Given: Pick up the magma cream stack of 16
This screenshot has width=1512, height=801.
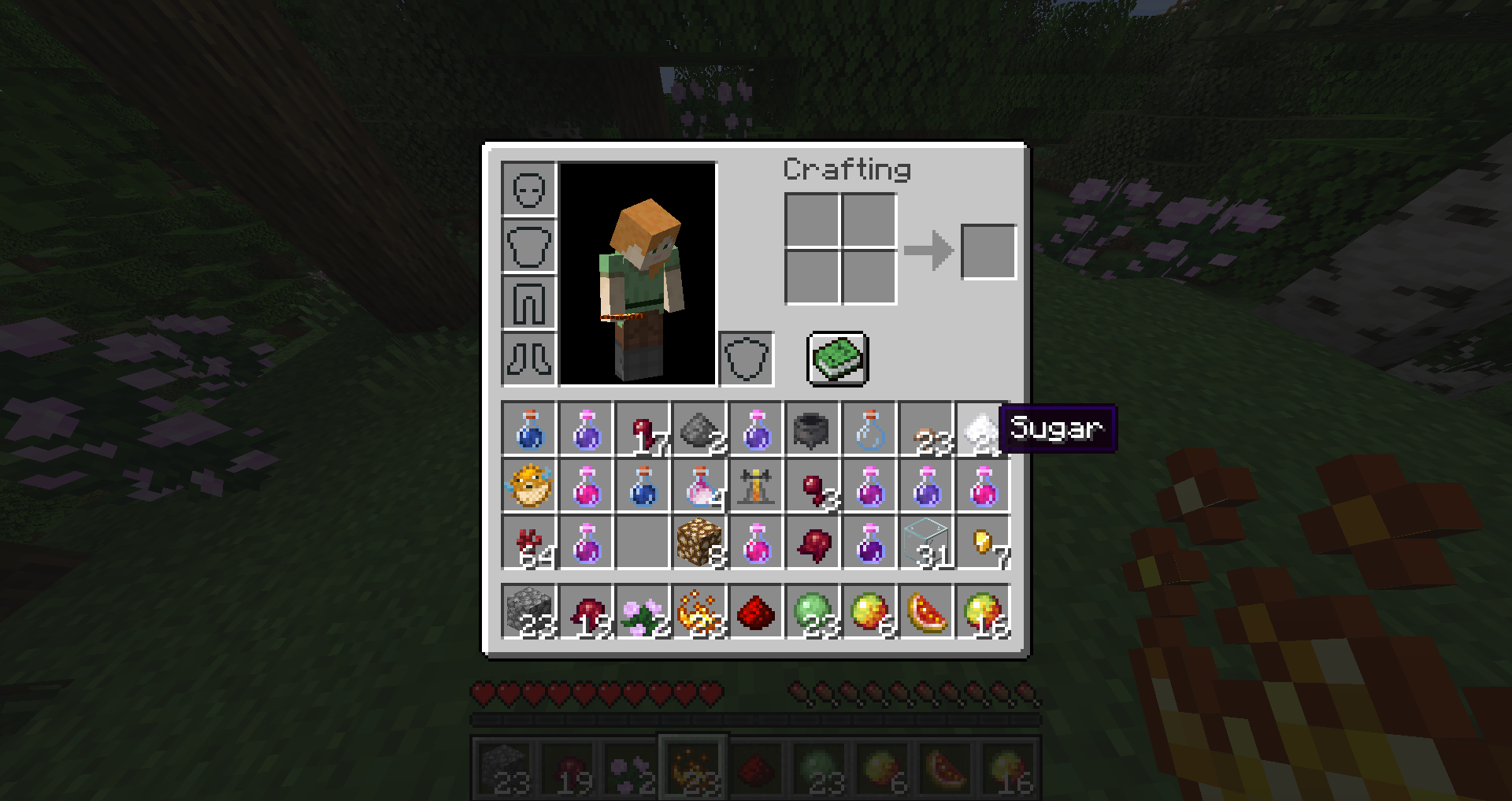Looking at the screenshot, I should point(983,612).
